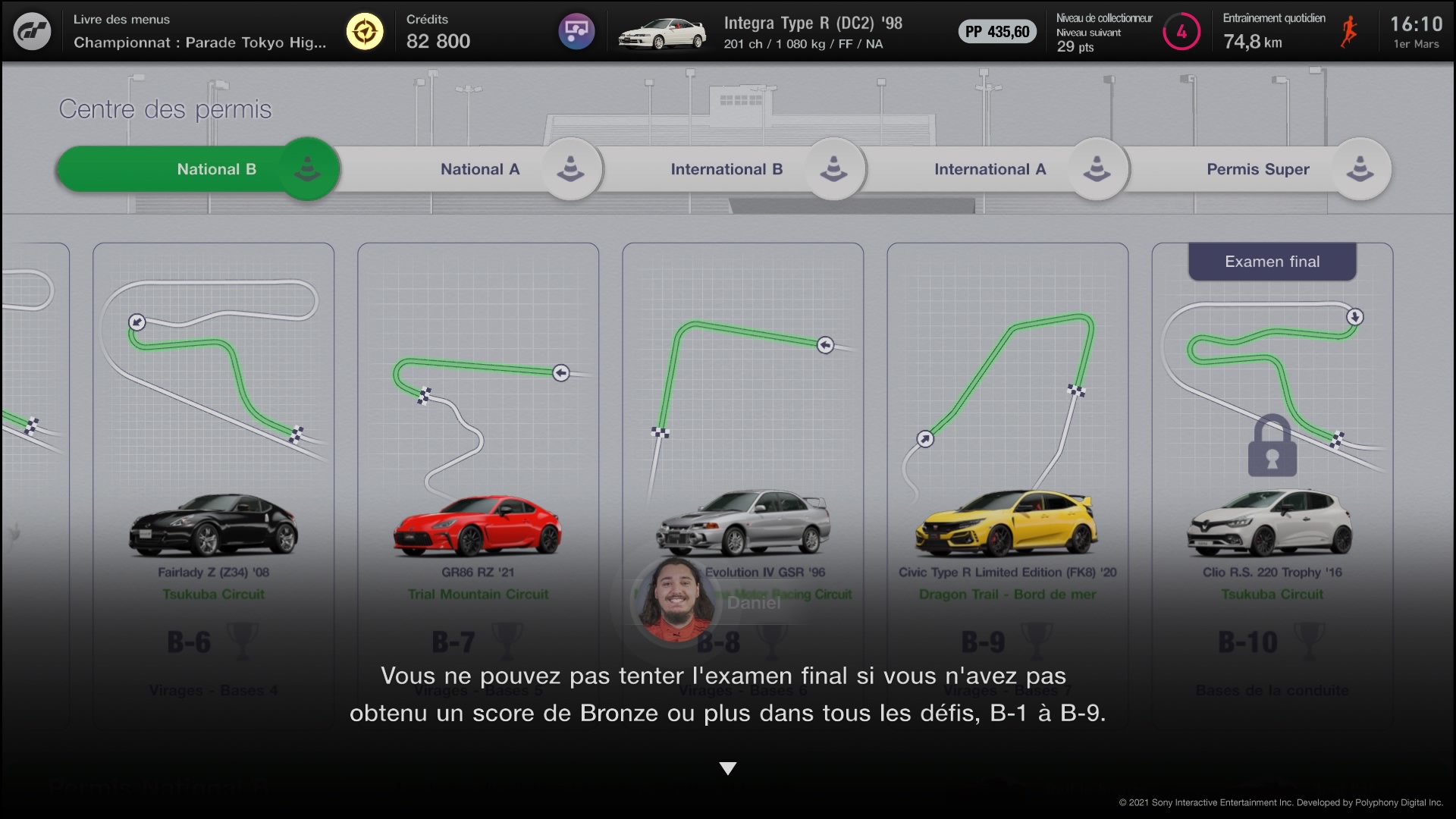
Task: Select the B-6 Fairlady Z Tsukuba test
Action: [x=213, y=485]
